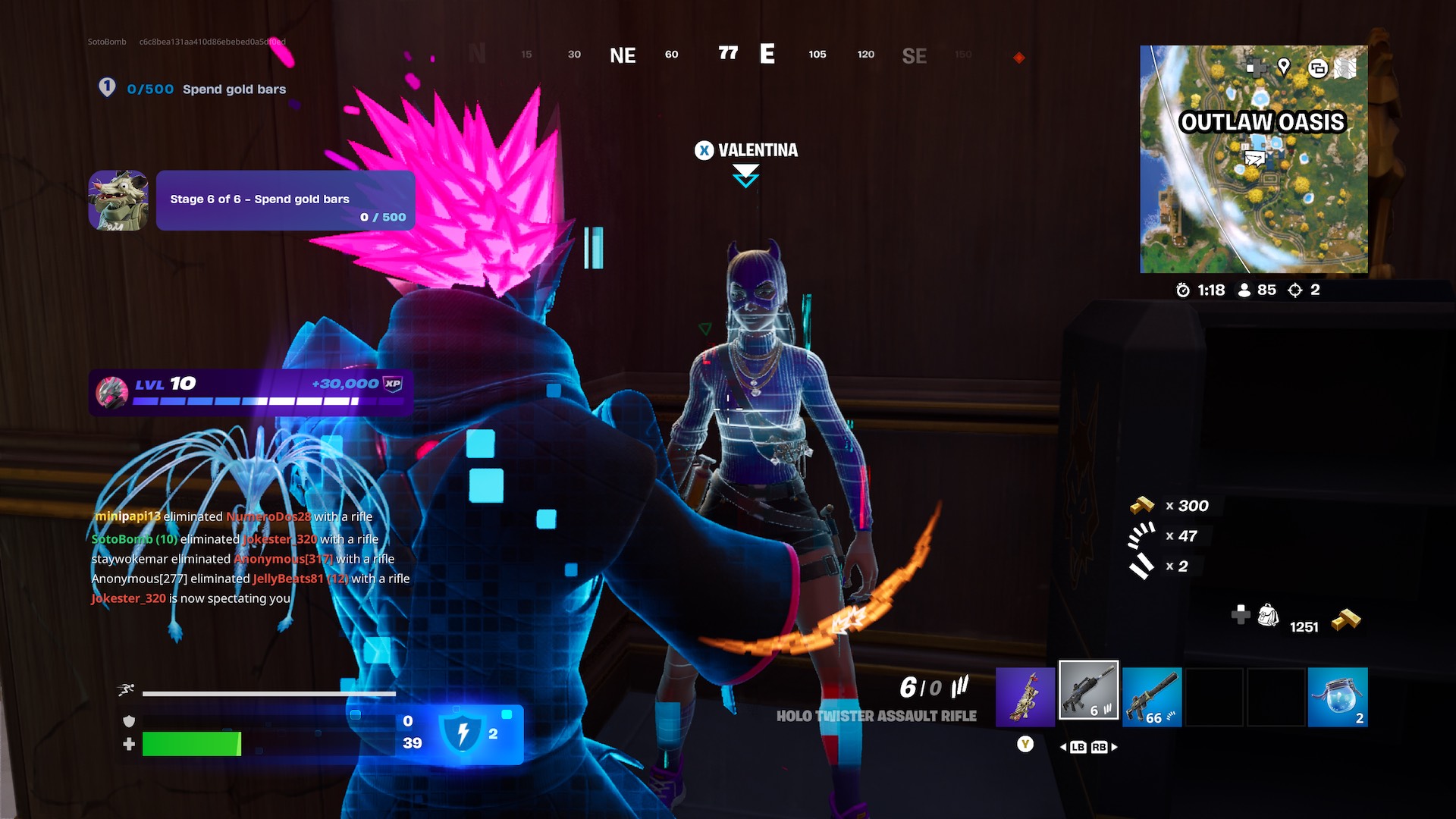Click the Y button prompt near pickaxe
The height and width of the screenshot is (819, 1456).
point(1025,745)
